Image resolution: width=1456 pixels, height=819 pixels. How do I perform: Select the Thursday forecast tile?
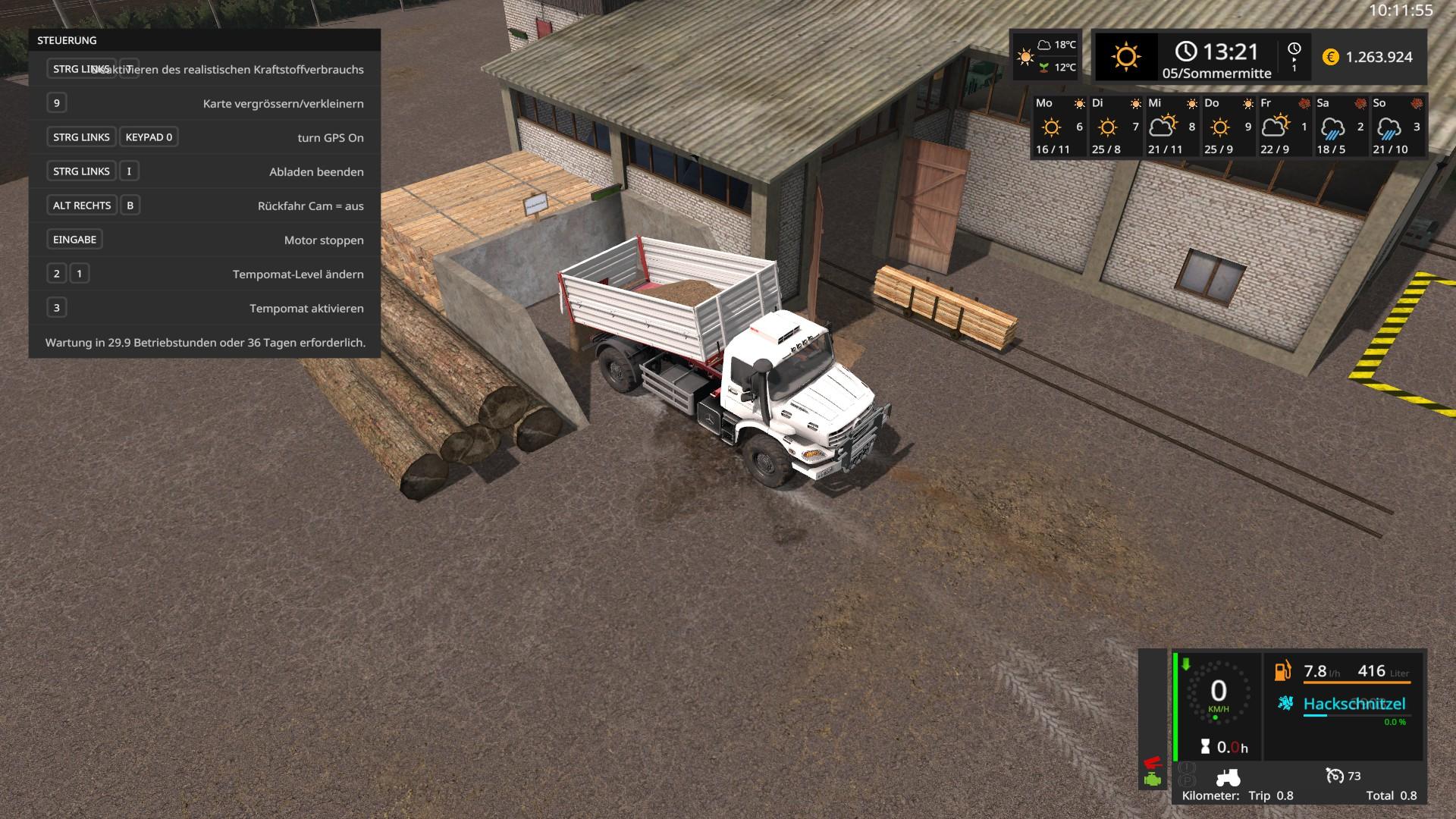click(1228, 126)
